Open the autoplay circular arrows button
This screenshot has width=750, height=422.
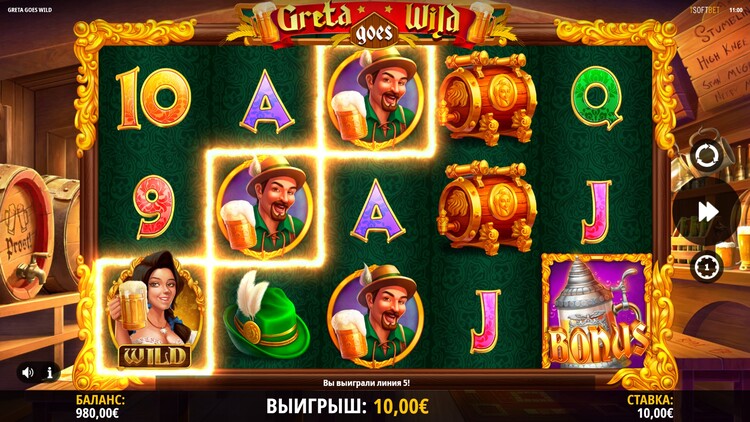tap(704, 157)
